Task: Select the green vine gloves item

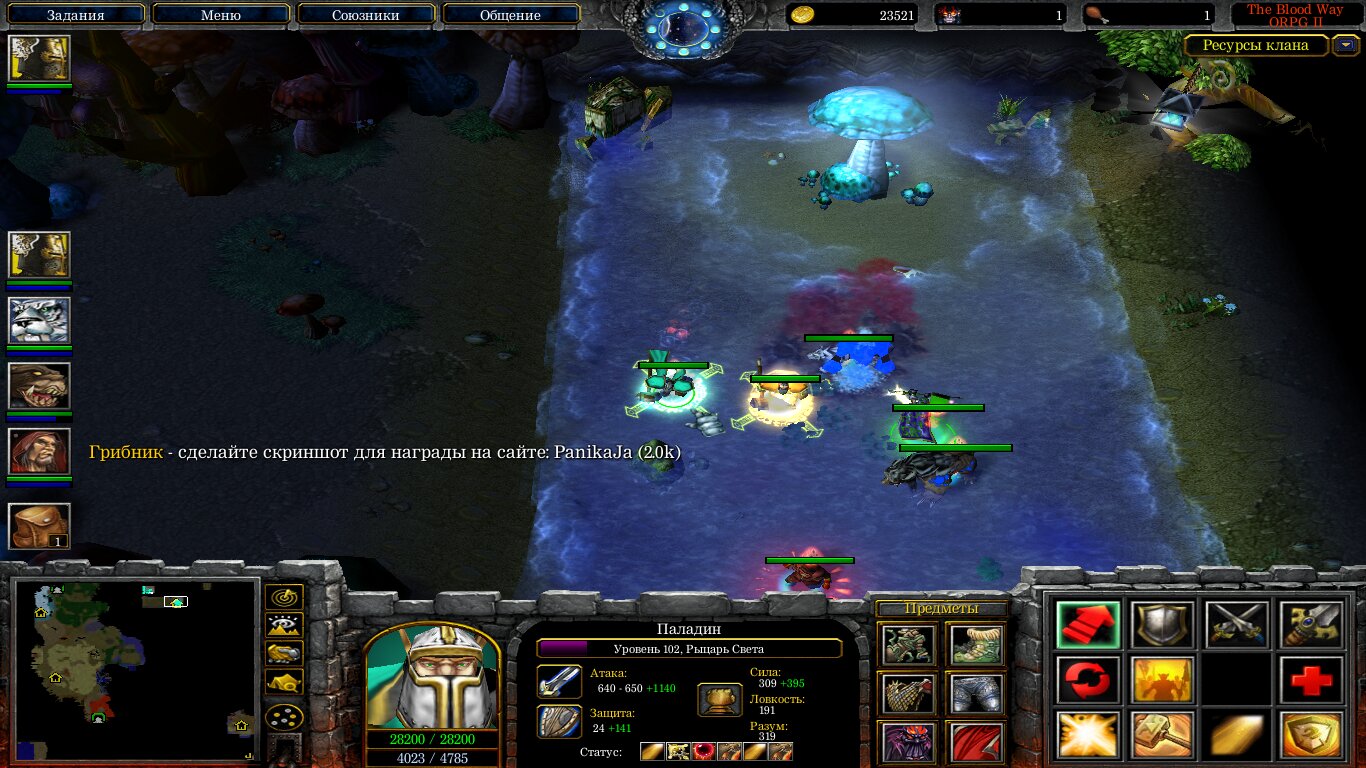Action: click(909, 645)
